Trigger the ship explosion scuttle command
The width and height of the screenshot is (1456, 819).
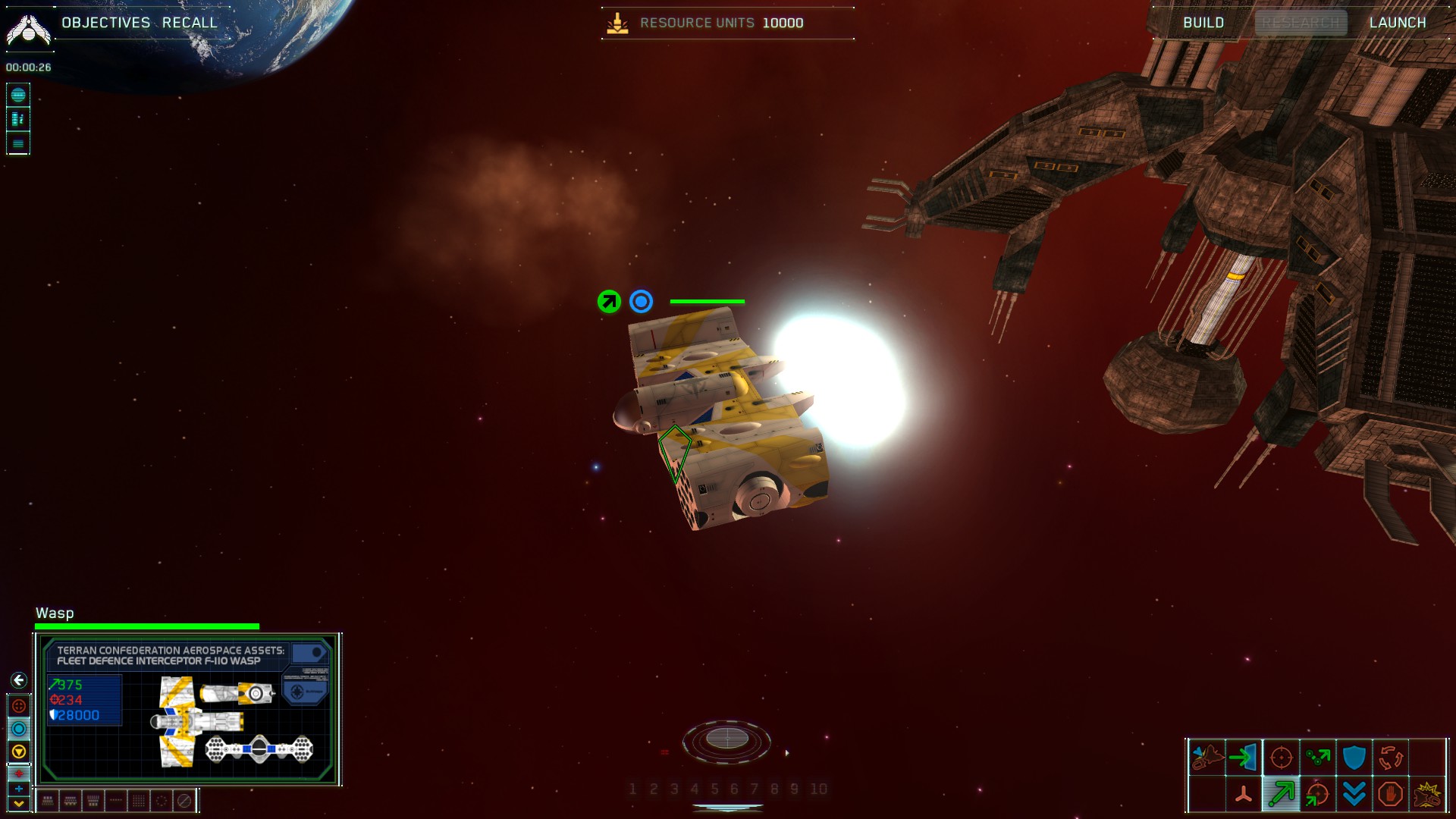click(1427, 794)
